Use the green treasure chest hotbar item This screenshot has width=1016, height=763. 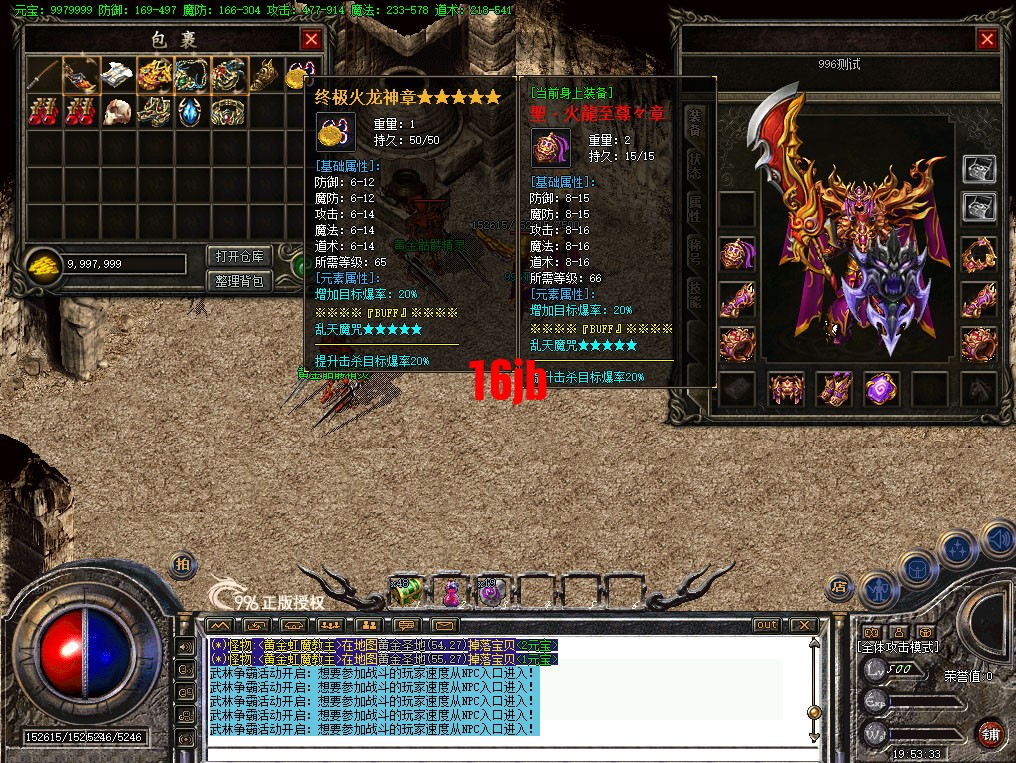pyautogui.click(x=405, y=592)
